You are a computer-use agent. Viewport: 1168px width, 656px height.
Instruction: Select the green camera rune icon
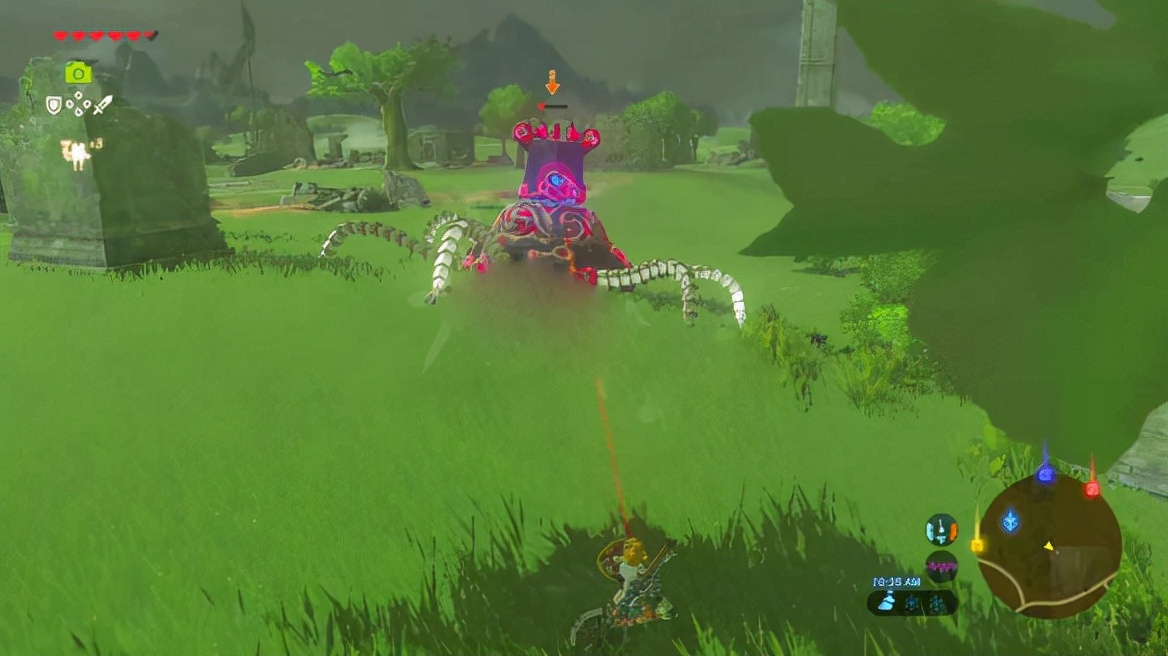click(78, 73)
